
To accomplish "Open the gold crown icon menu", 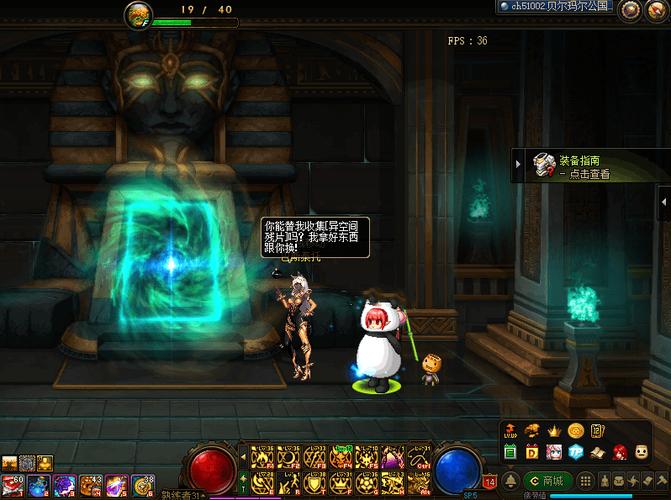I will (553, 430).
